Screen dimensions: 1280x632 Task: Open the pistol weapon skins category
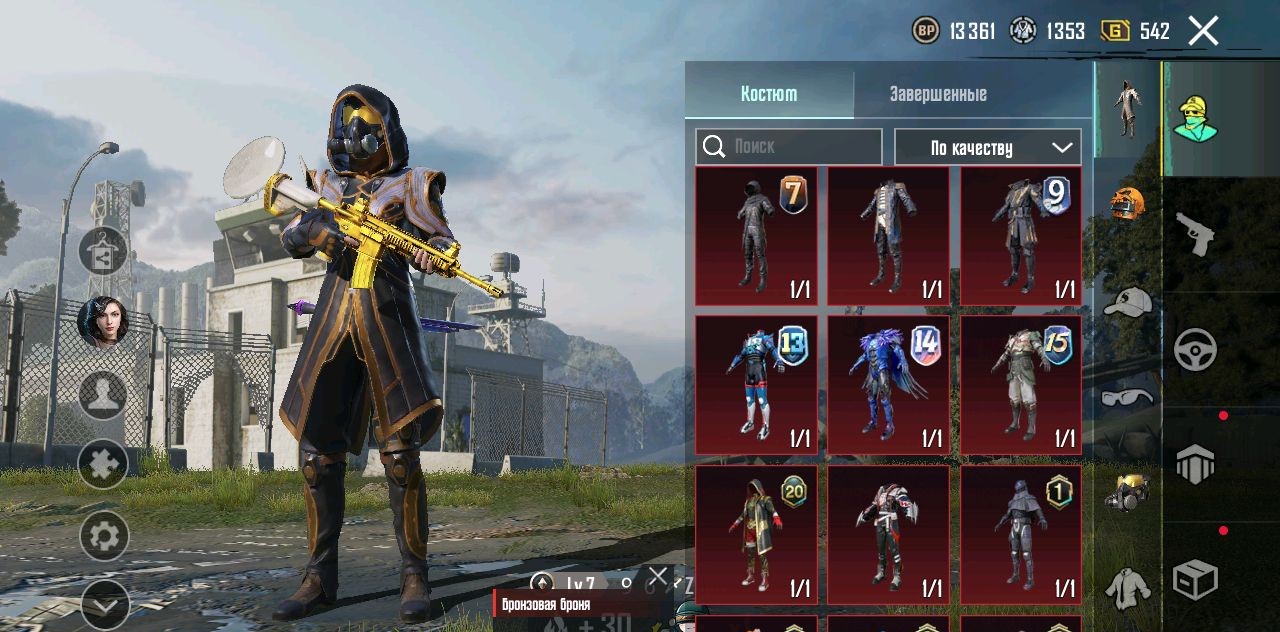[1195, 234]
